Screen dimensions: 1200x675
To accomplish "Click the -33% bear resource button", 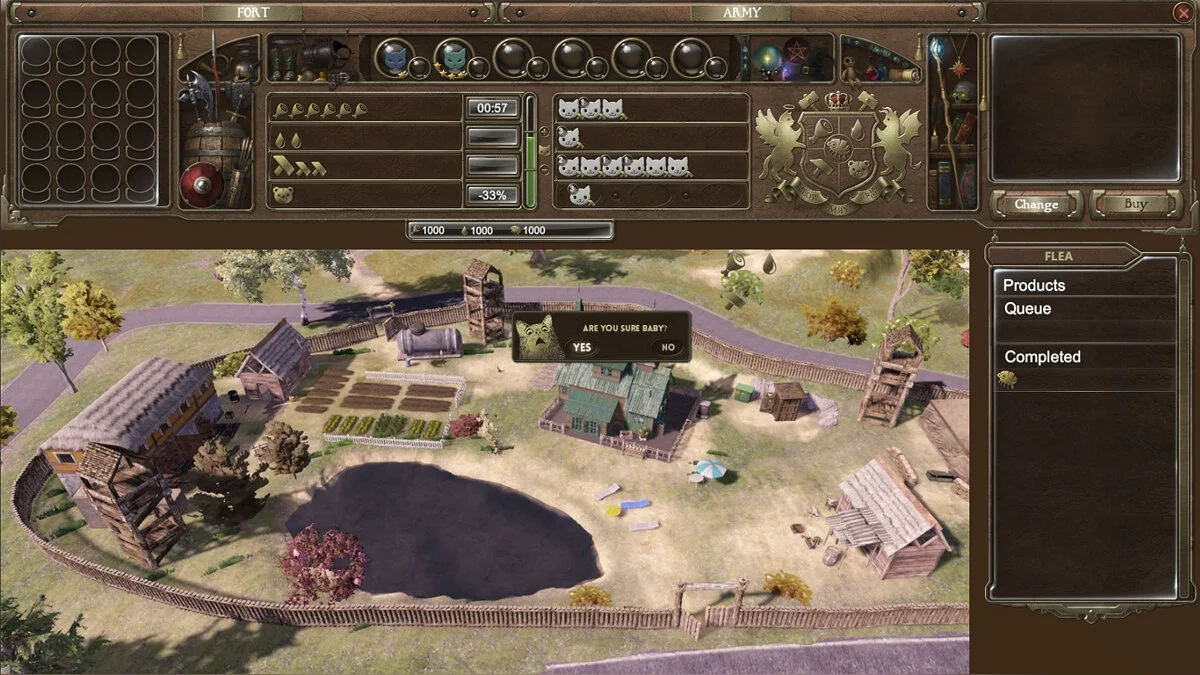I will click(492, 195).
